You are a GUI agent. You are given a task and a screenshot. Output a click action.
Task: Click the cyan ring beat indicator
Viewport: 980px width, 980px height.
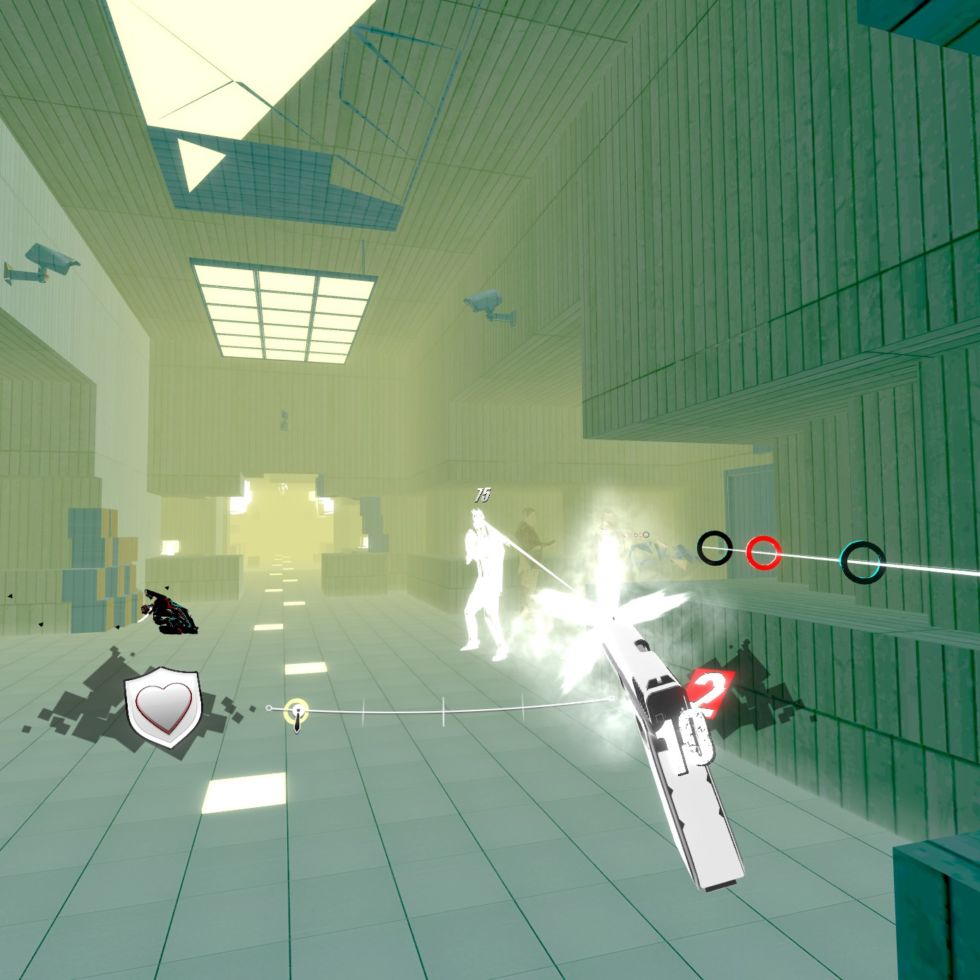[862, 561]
